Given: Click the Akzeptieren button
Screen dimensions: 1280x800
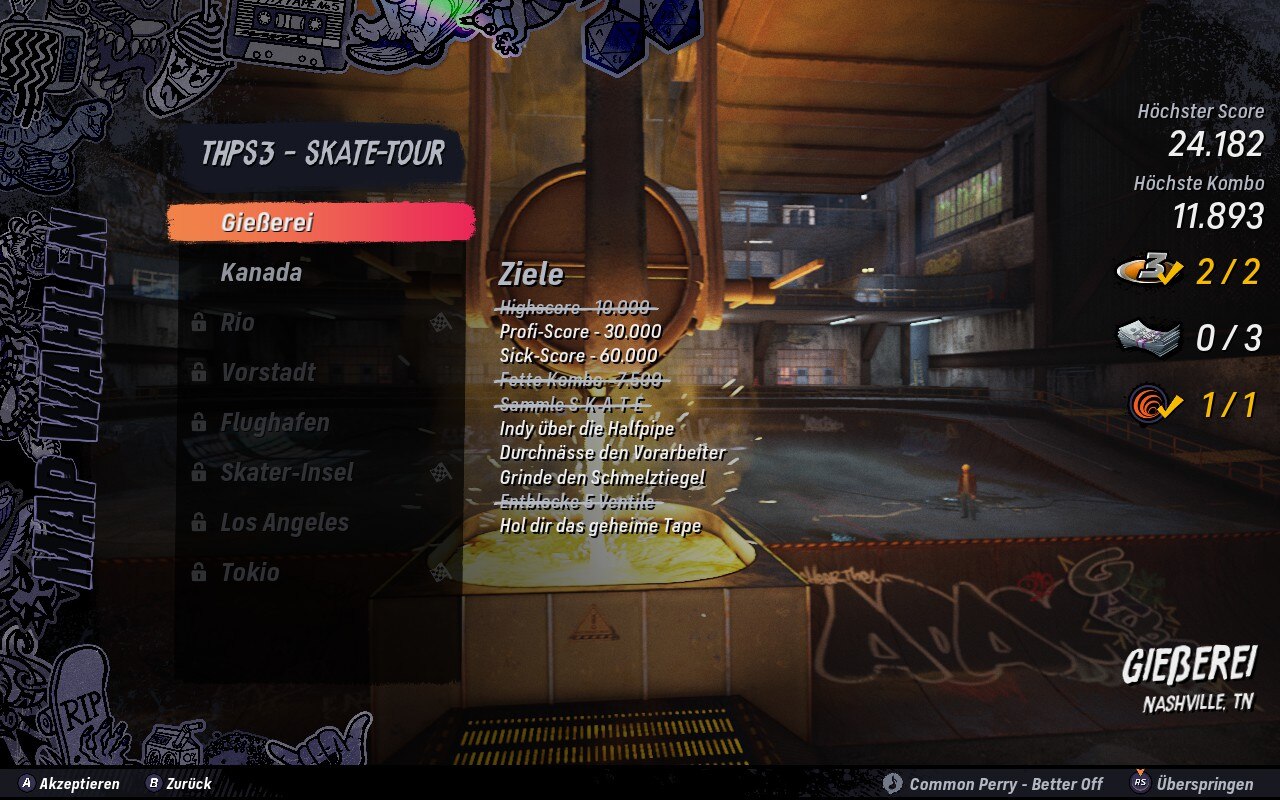Looking at the screenshot, I should [x=70, y=784].
